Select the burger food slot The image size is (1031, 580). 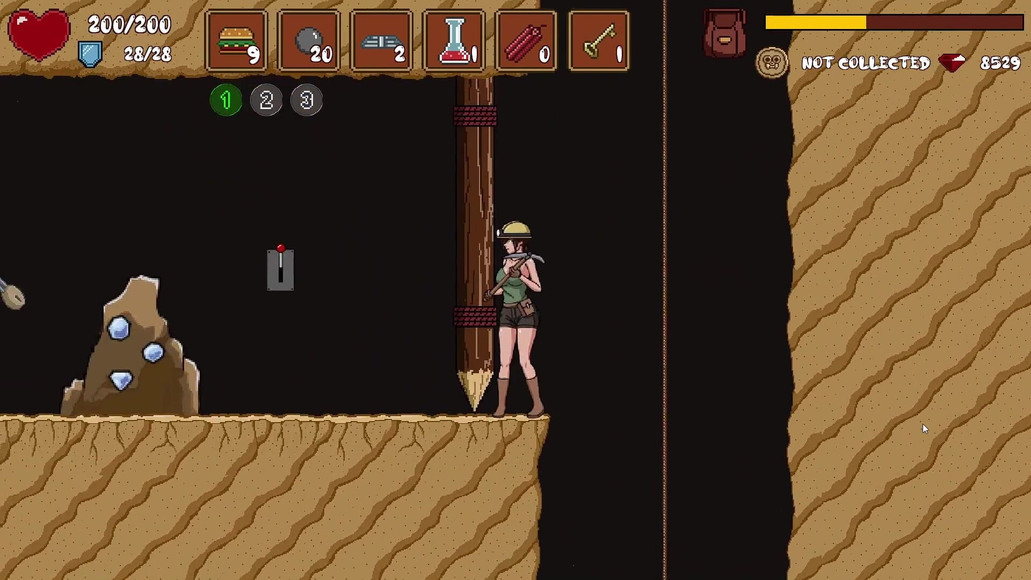[x=237, y=41]
